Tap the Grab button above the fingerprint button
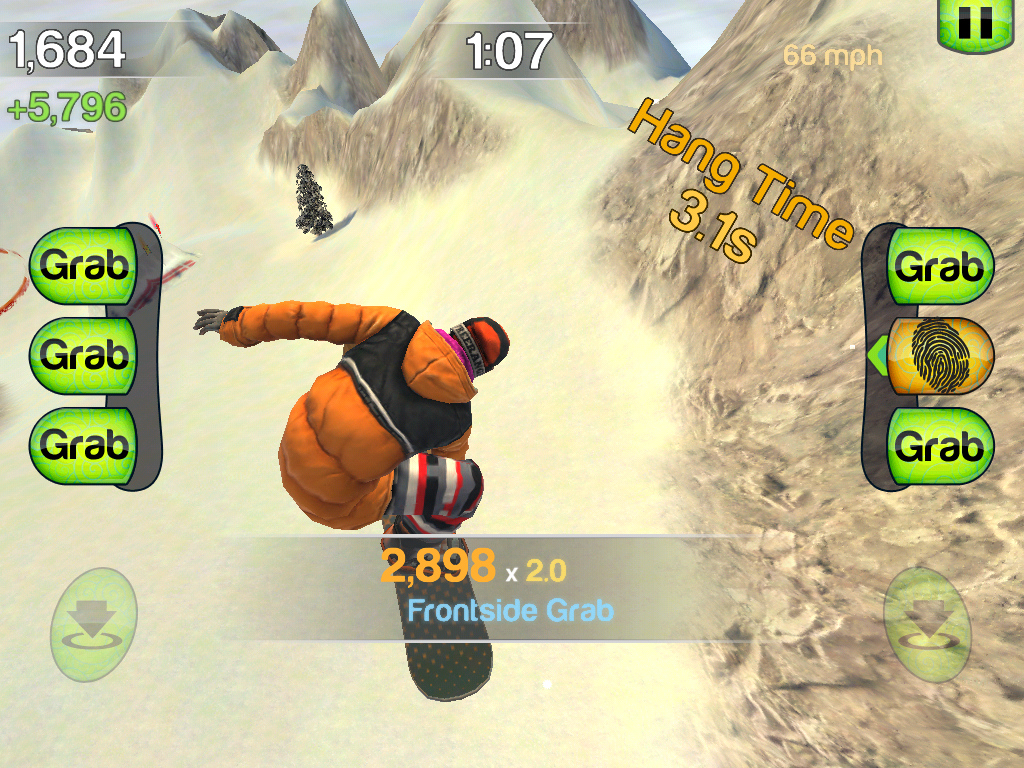The image size is (1024, 768). [940, 267]
